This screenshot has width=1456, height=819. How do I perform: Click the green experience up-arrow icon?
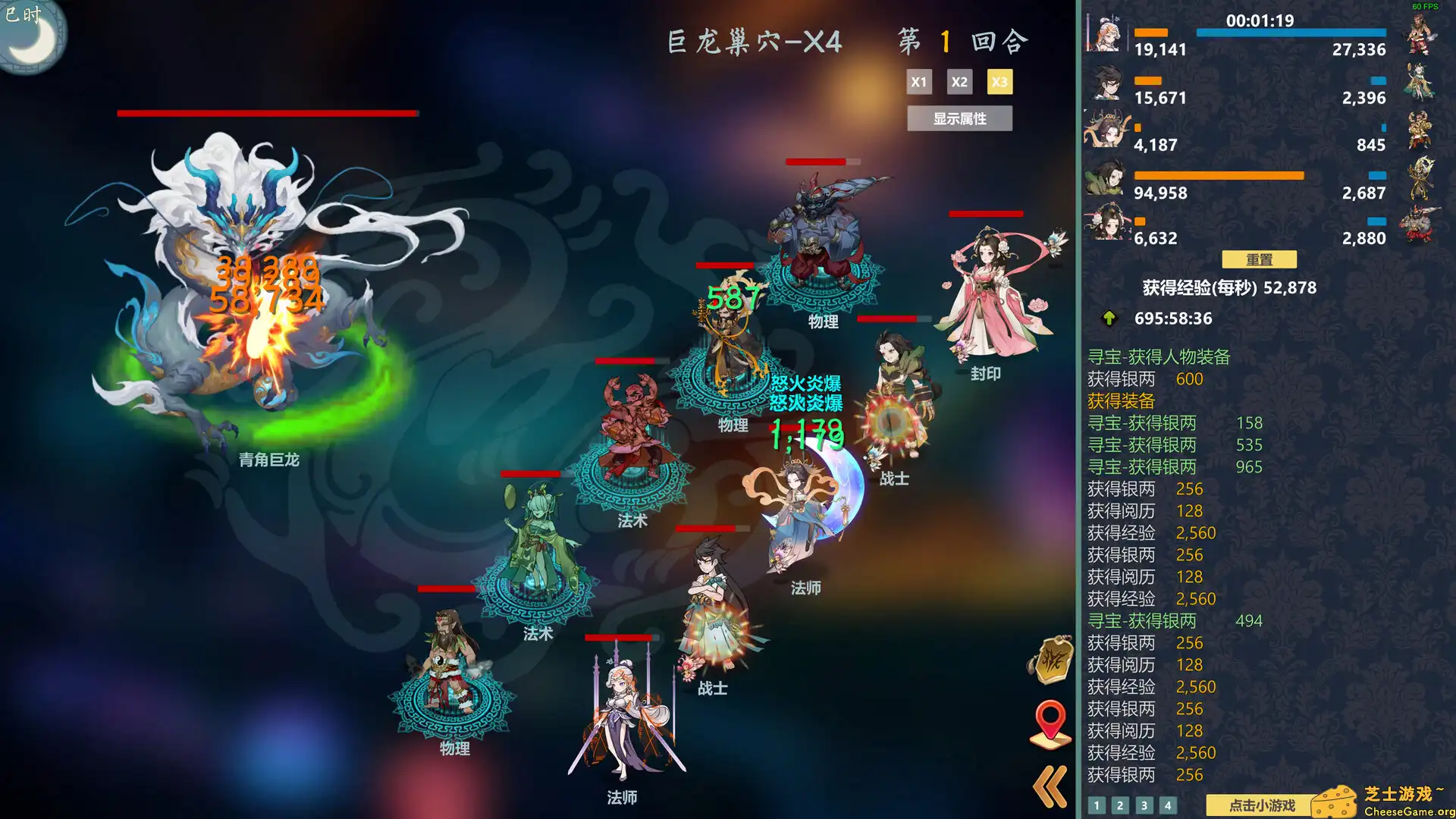tap(1109, 318)
